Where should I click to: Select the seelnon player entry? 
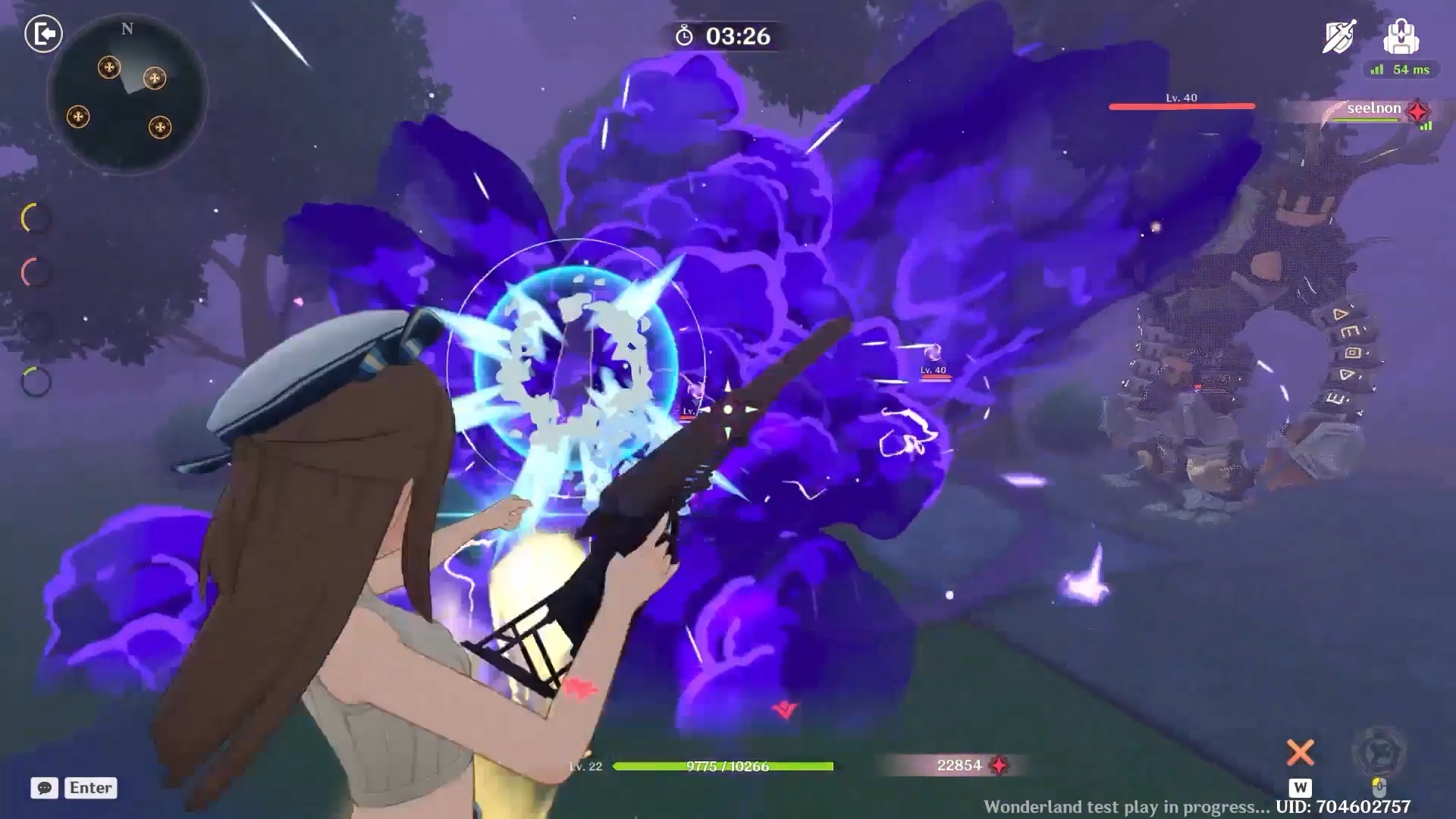click(x=1374, y=109)
